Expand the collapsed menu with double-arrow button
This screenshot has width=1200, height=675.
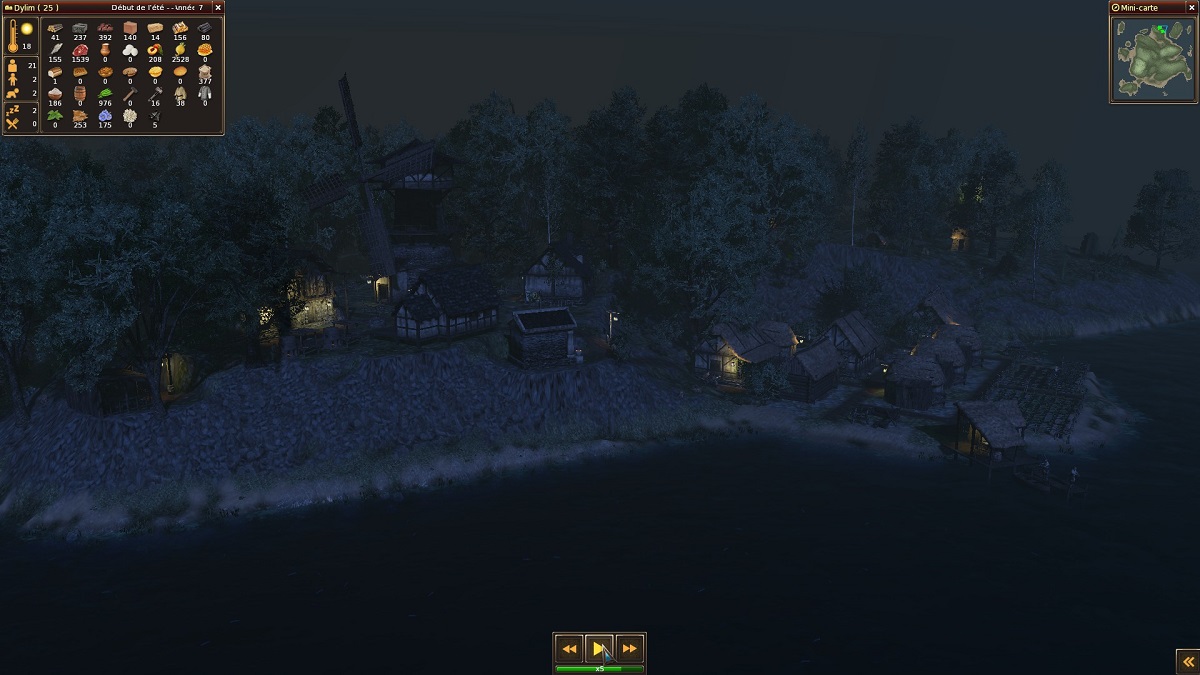point(1186,661)
